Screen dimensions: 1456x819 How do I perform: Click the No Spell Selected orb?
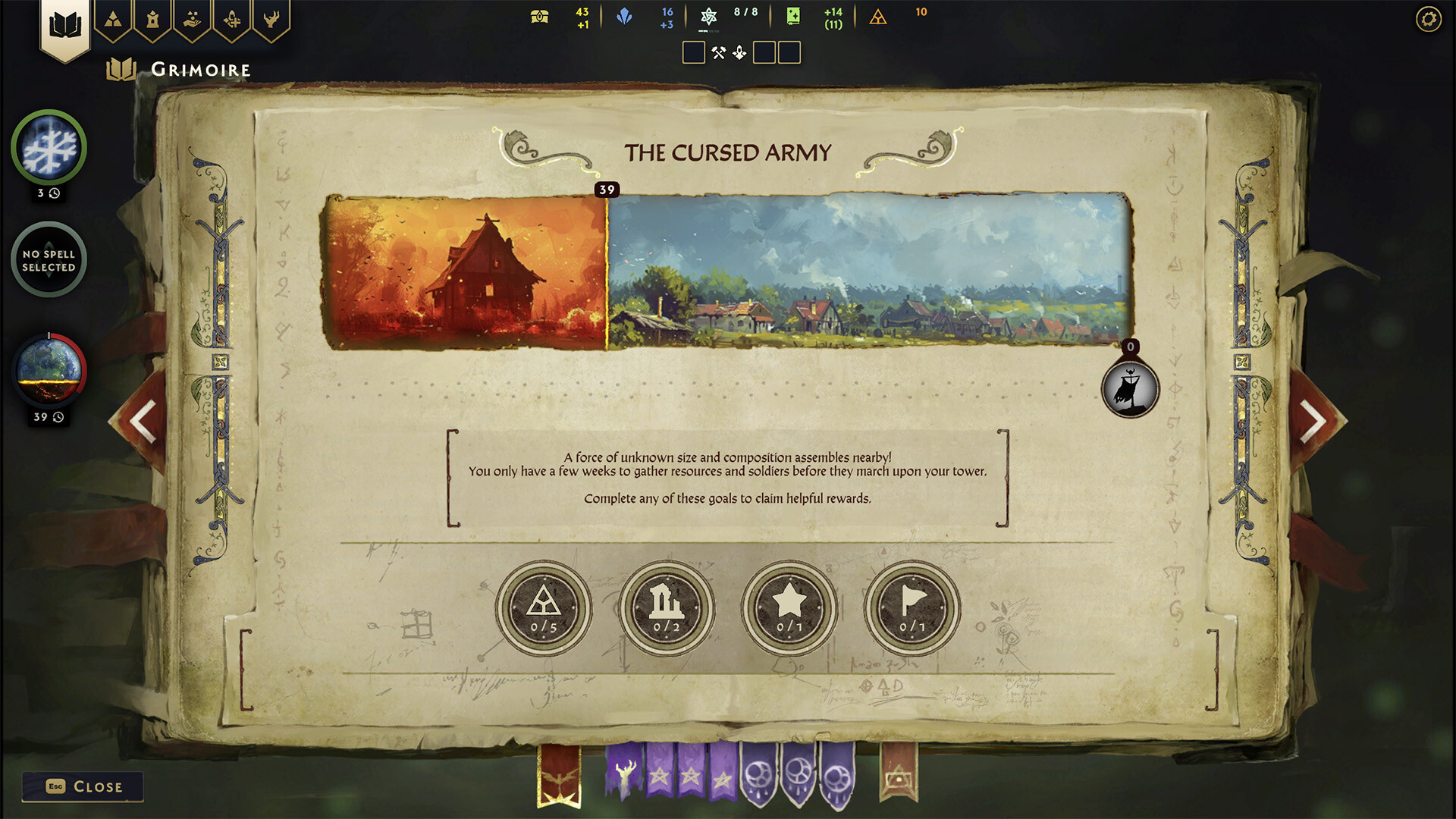point(48,259)
